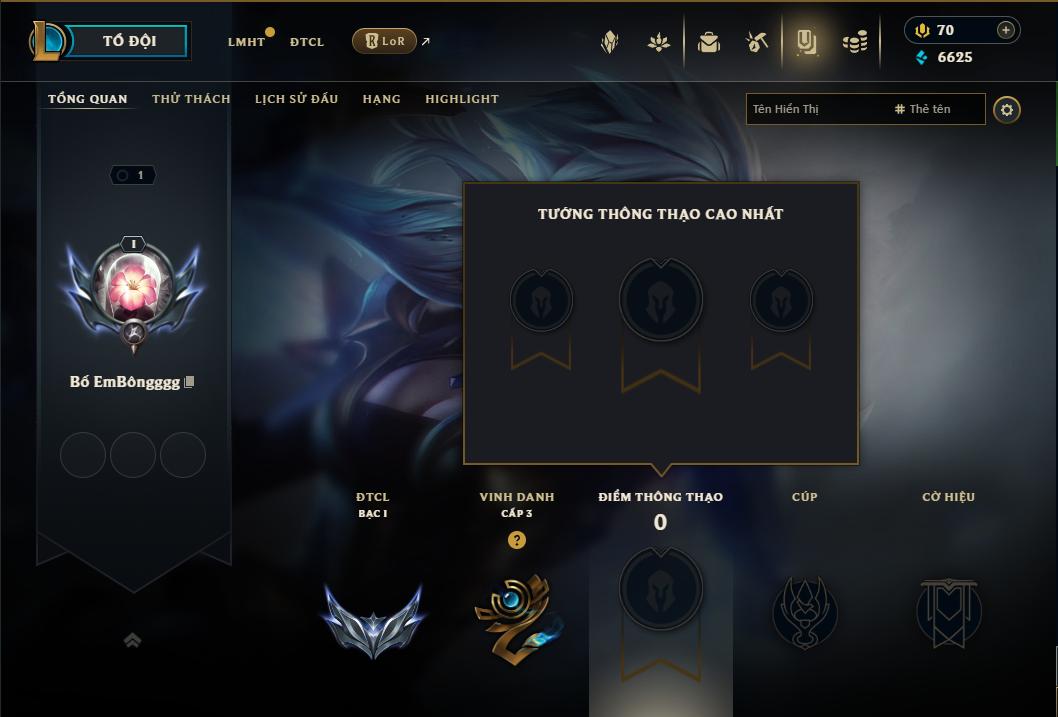Show the HIGHLIGHT tab

(462, 99)
